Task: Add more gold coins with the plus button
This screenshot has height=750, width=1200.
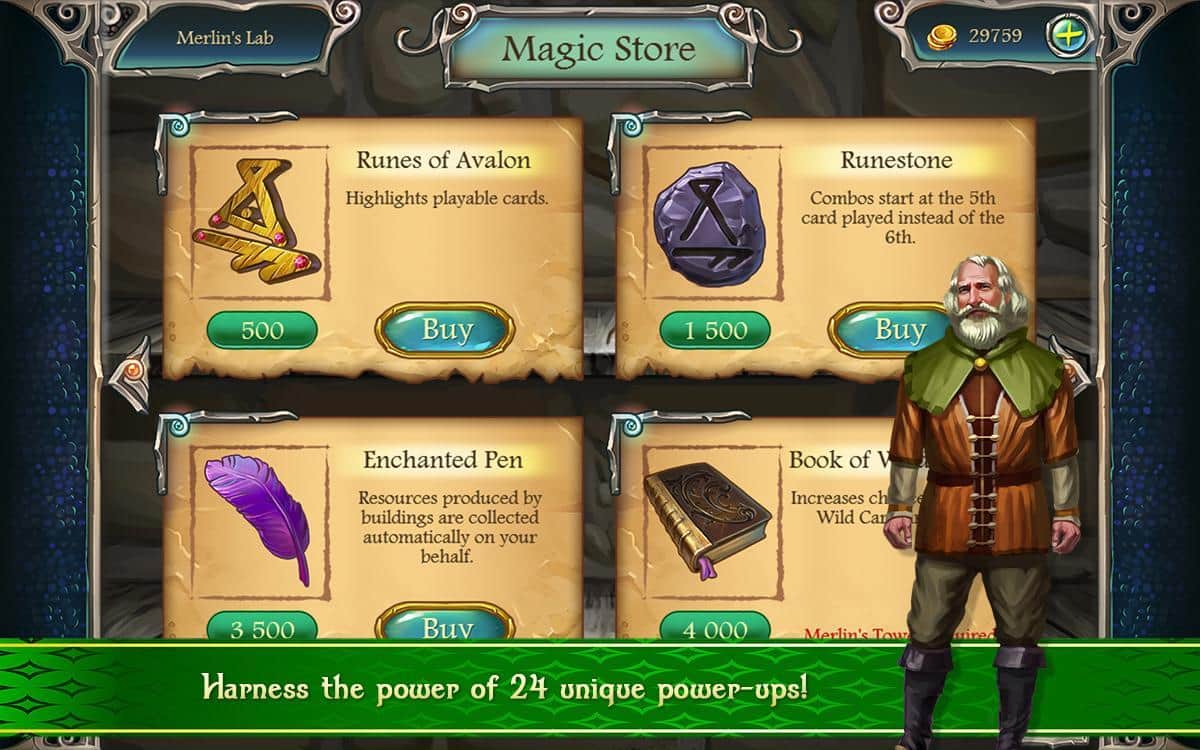Action: coord(1065,37)
